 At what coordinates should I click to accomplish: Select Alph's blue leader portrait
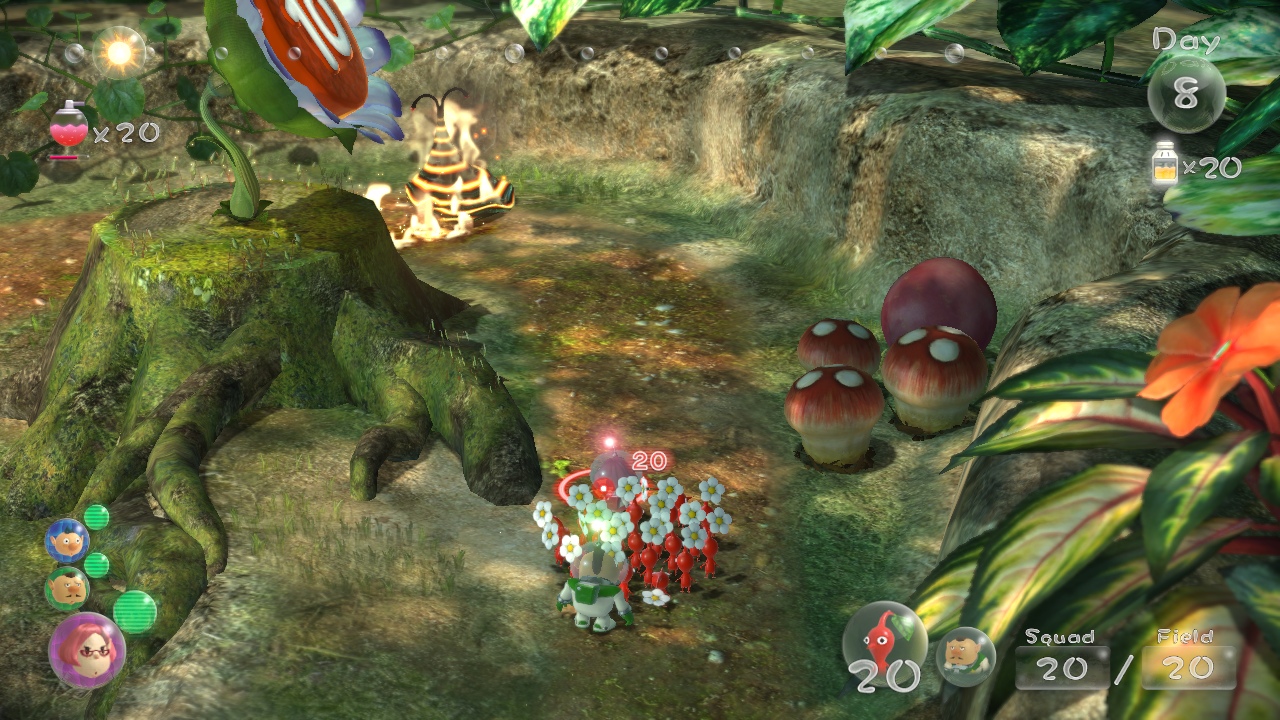[x=67, y=541]
